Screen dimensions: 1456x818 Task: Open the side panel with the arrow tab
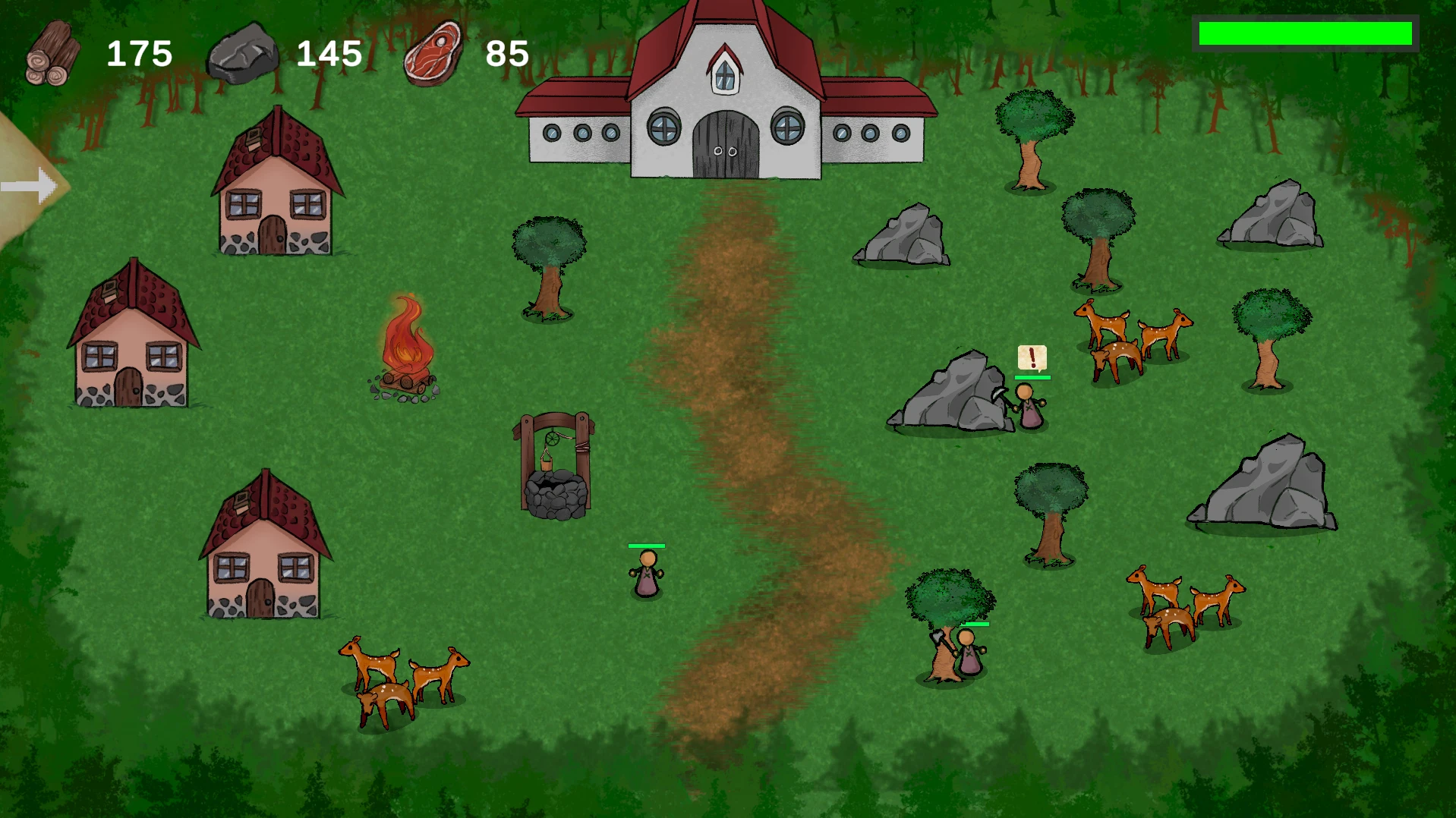29,186
